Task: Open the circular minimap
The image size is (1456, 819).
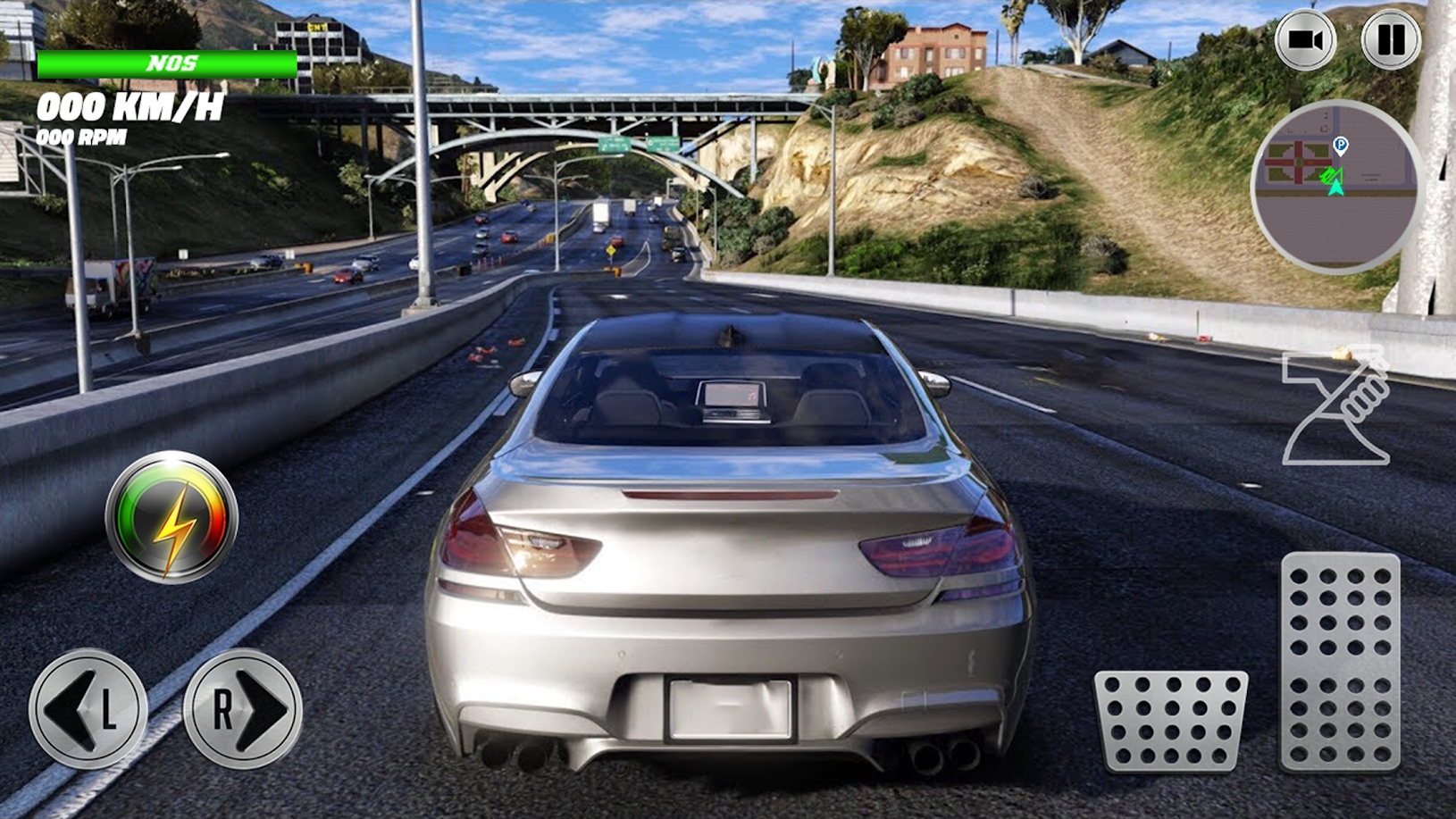Action: pyautogui.click(x=1335, y=187)
